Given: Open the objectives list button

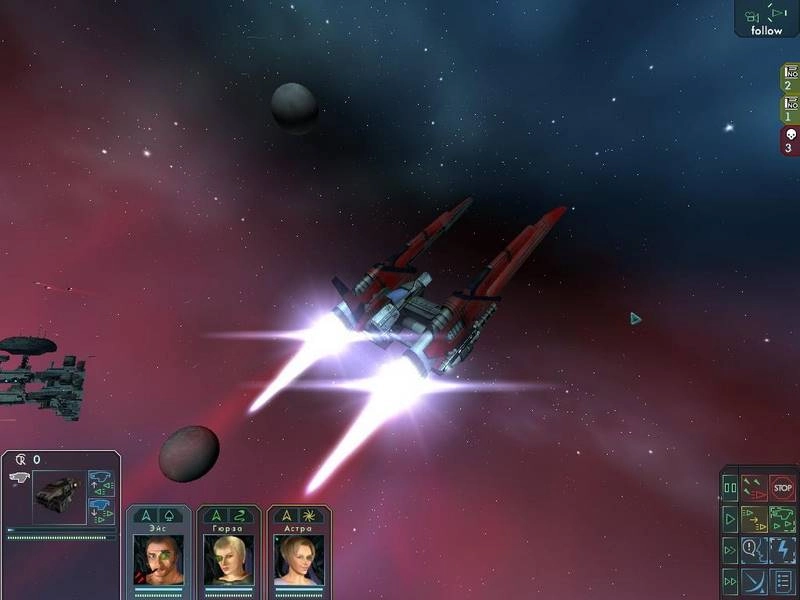Looking at the screenshot, I should tap(782, 580).
